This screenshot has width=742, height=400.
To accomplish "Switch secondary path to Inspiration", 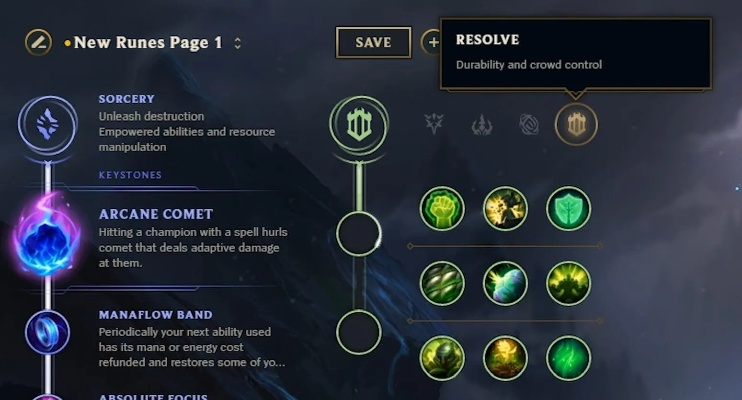I will click(529, 124).
